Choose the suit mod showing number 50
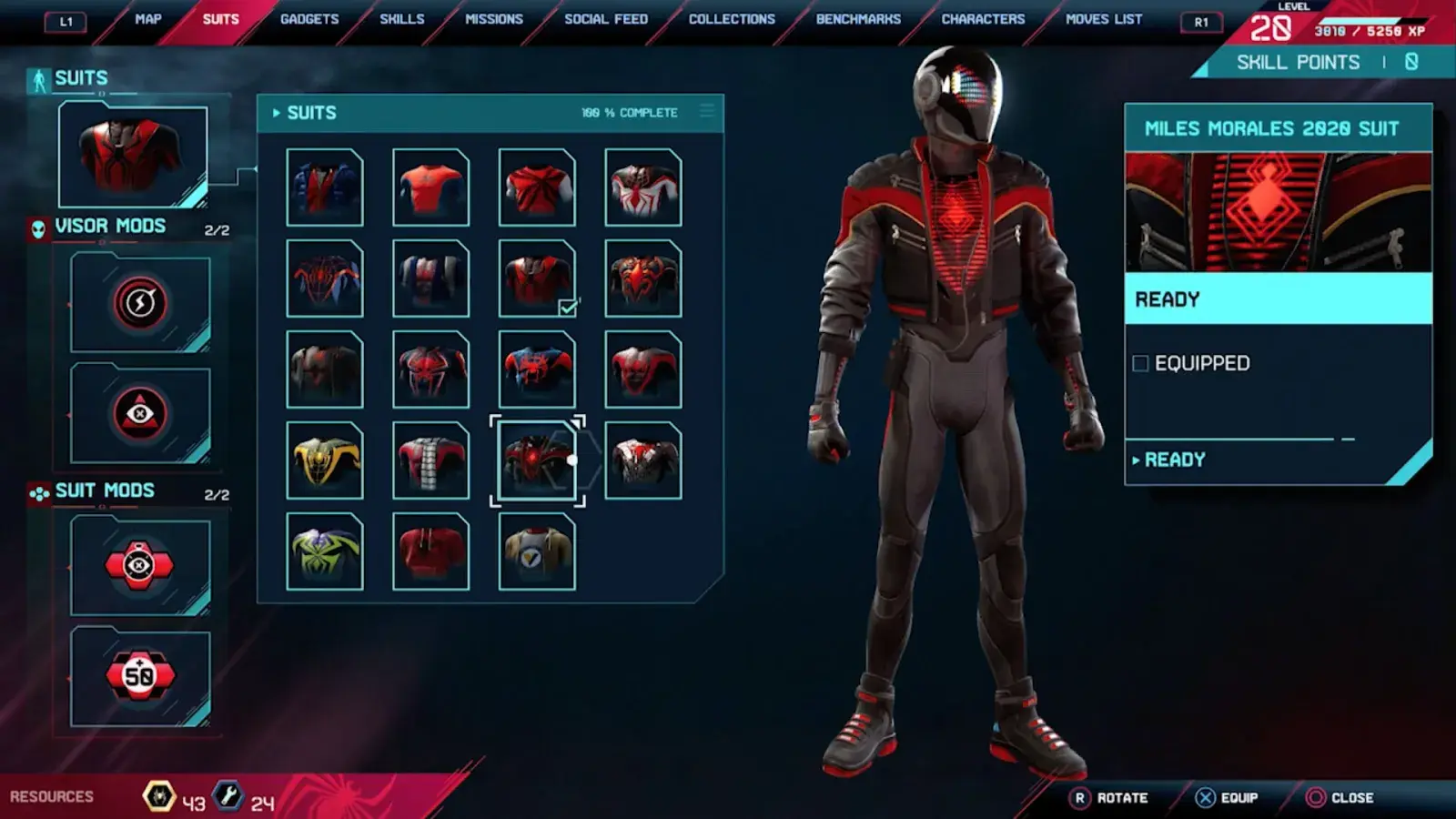The height and width of the screenshot is (819, 1456). (x=140, y=676)
